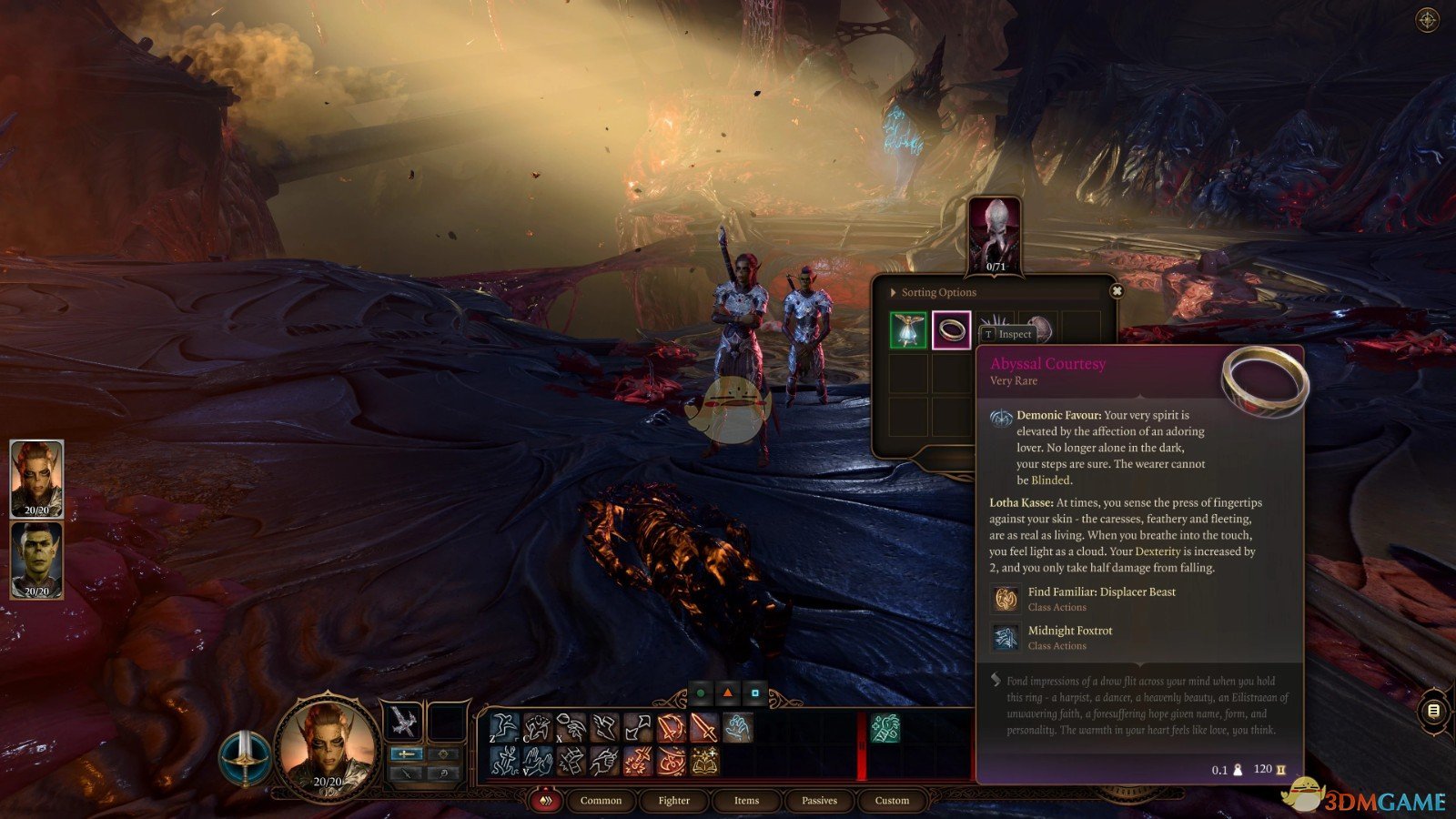Viewport: 1456px width, 819px height.
Task: Select the equipped greatsword weapon slot
Action: (401, 722)
